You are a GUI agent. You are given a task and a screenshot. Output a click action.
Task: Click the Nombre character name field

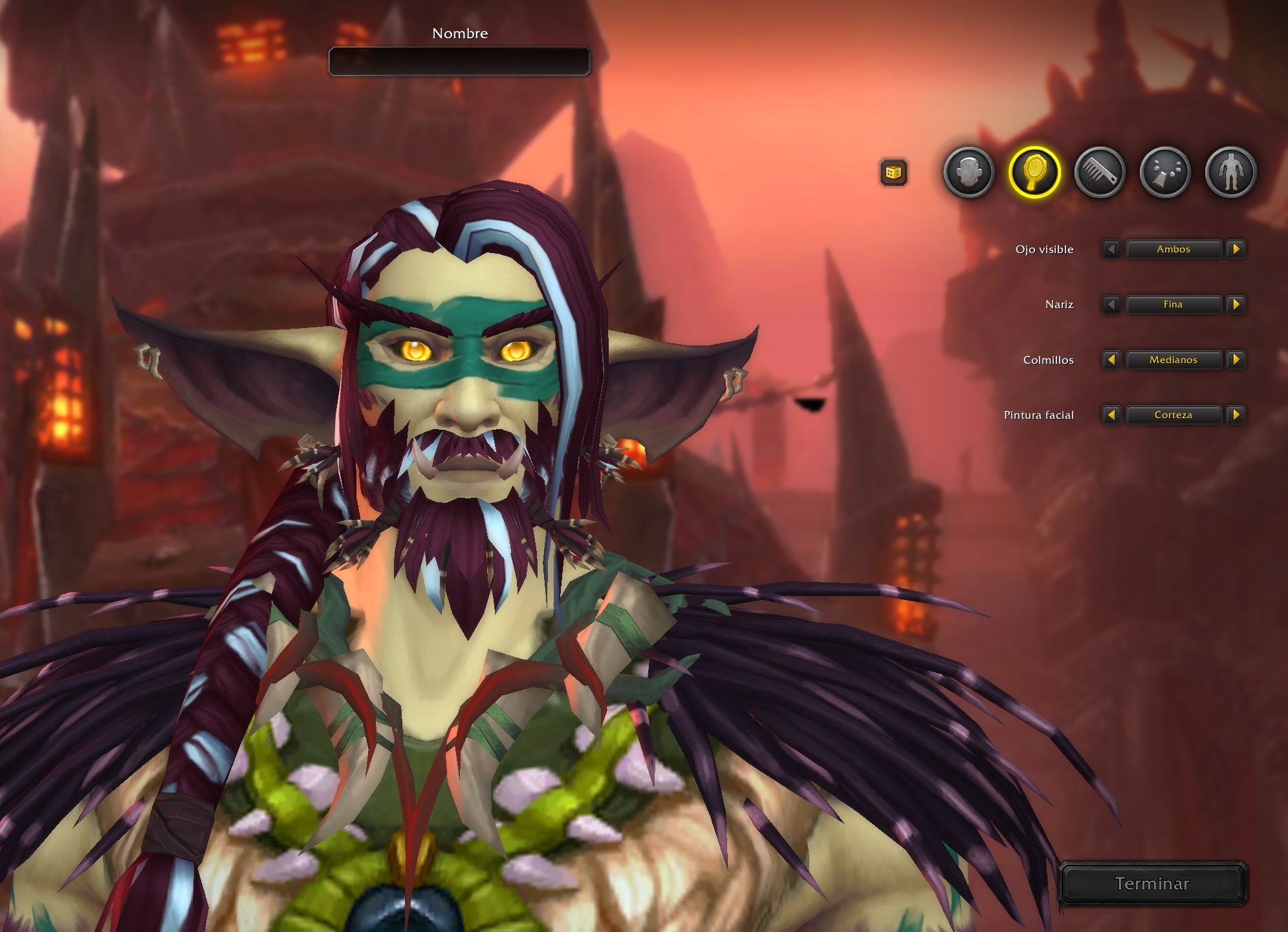click(x=459, y=61)
